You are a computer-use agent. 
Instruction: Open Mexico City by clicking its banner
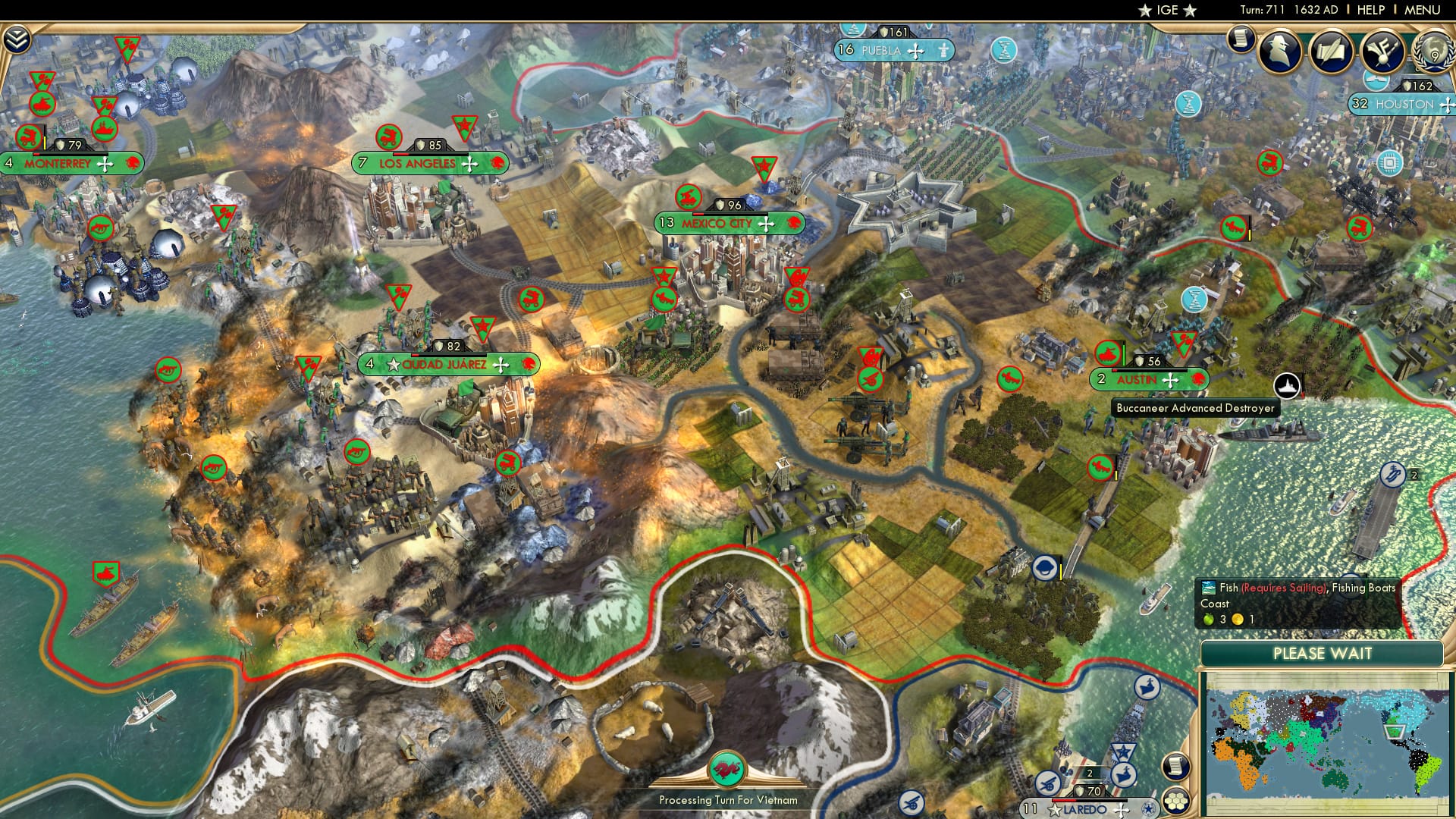point(717,224)
